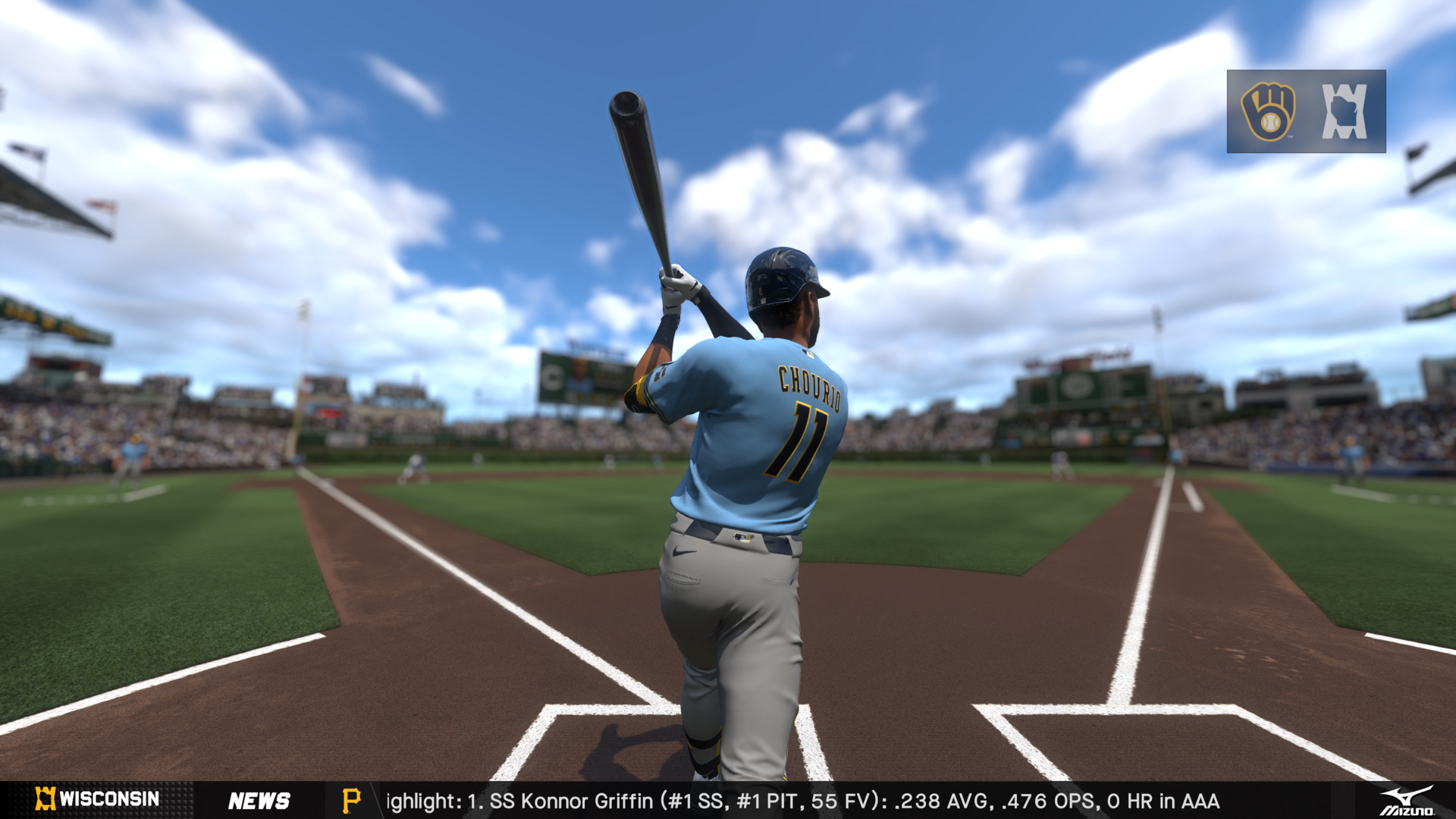Open the NEWS ticker section

click(x=259, y=801)
